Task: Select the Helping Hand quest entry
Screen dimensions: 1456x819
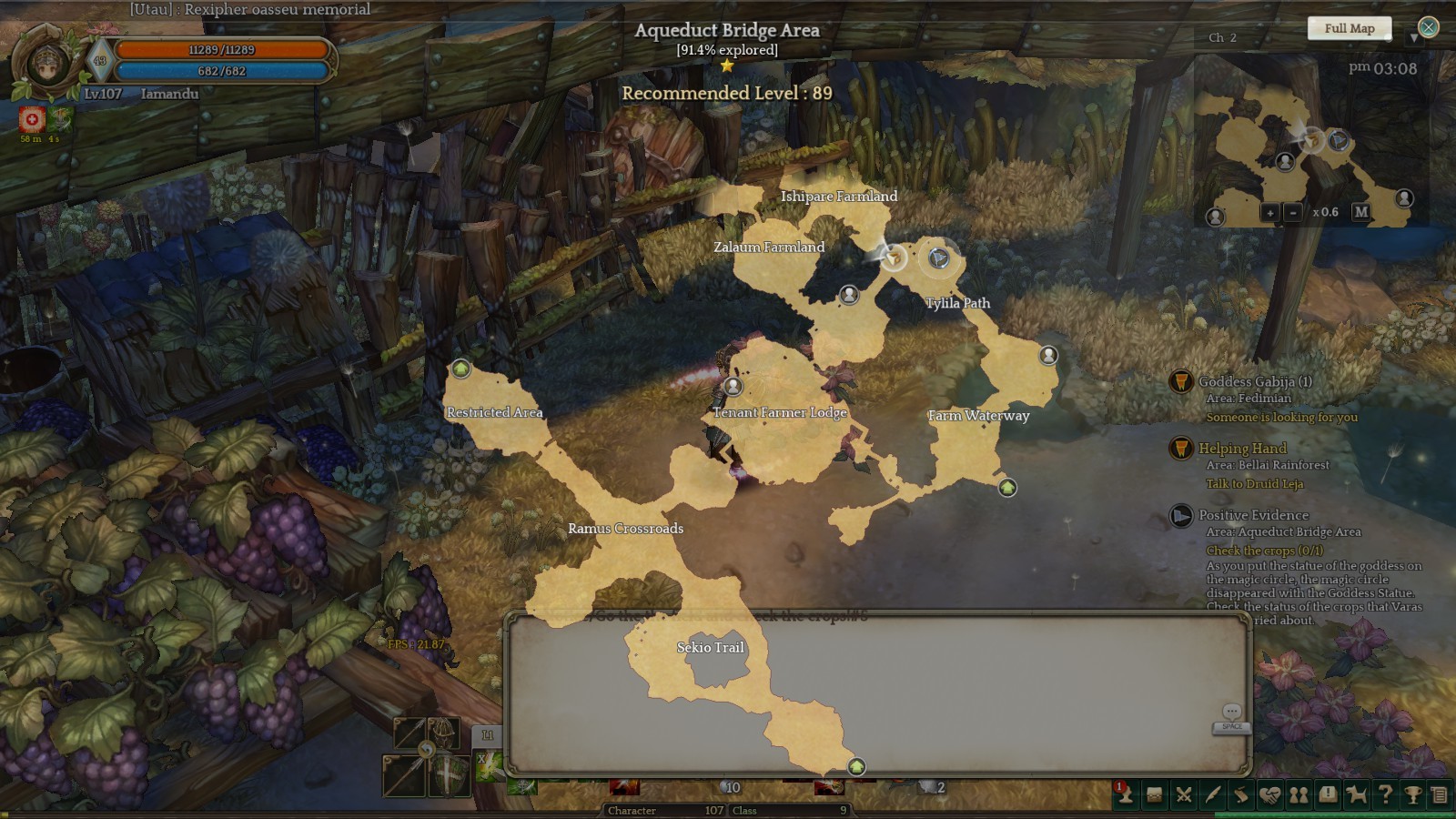Action: tap(1242, 449)
